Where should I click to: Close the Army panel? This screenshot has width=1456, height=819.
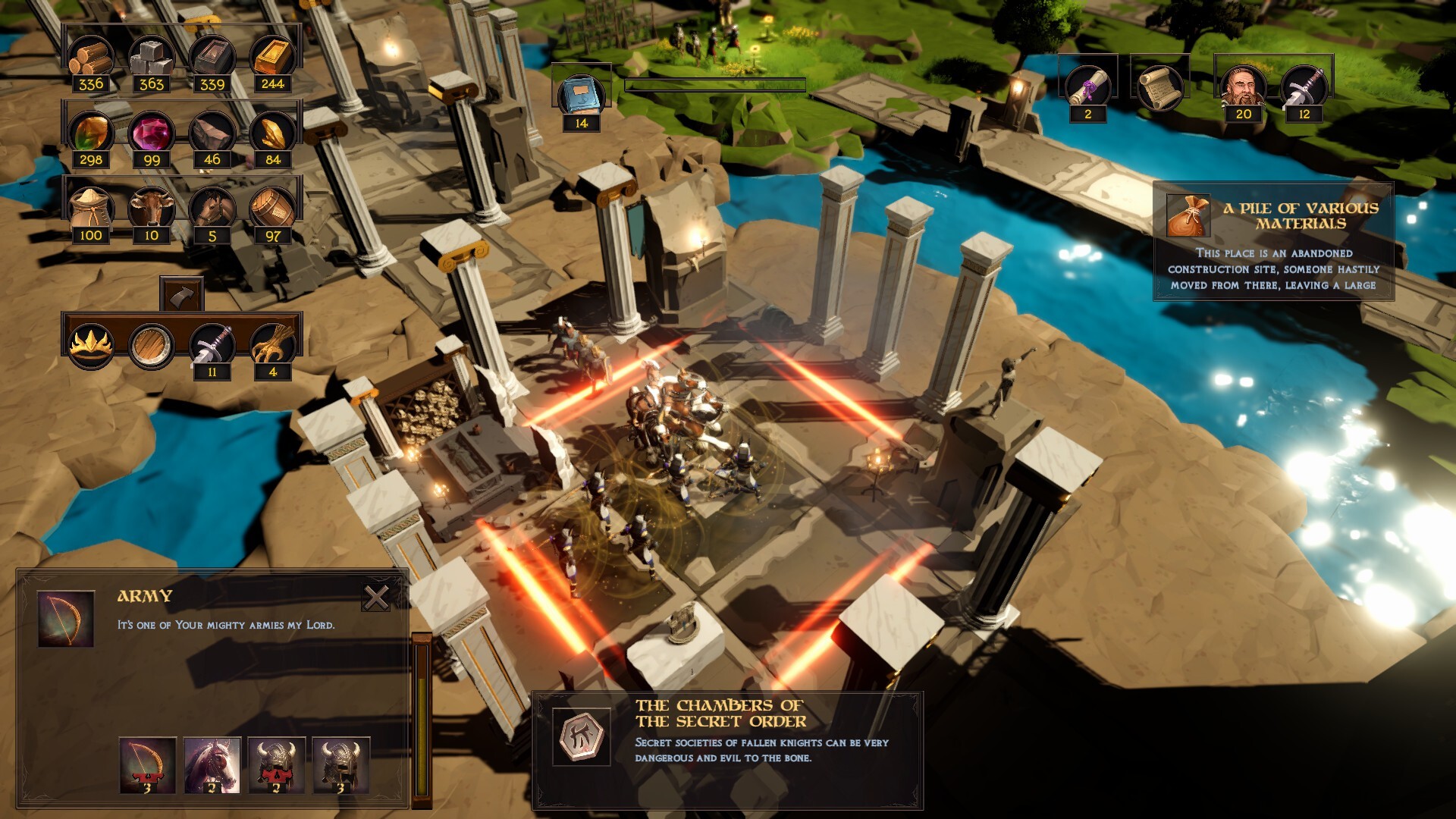coord(375,598)
